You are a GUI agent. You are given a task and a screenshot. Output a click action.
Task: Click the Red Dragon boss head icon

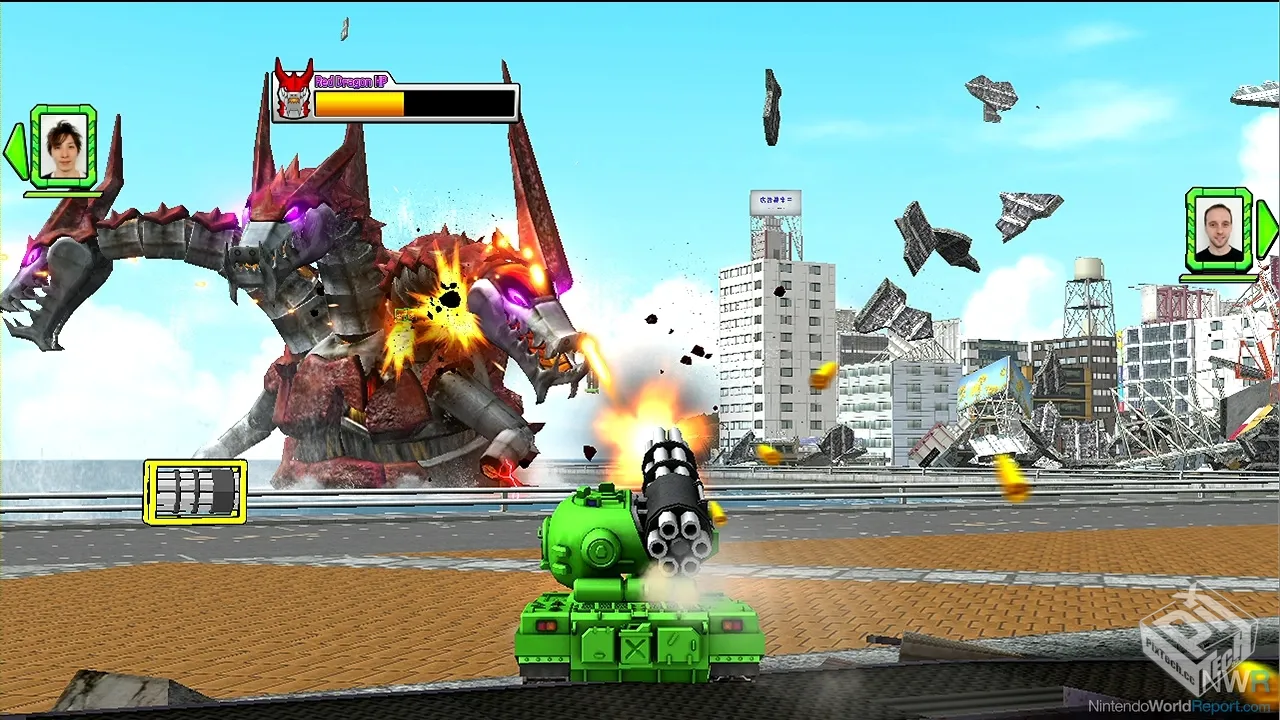pos(293,93)
